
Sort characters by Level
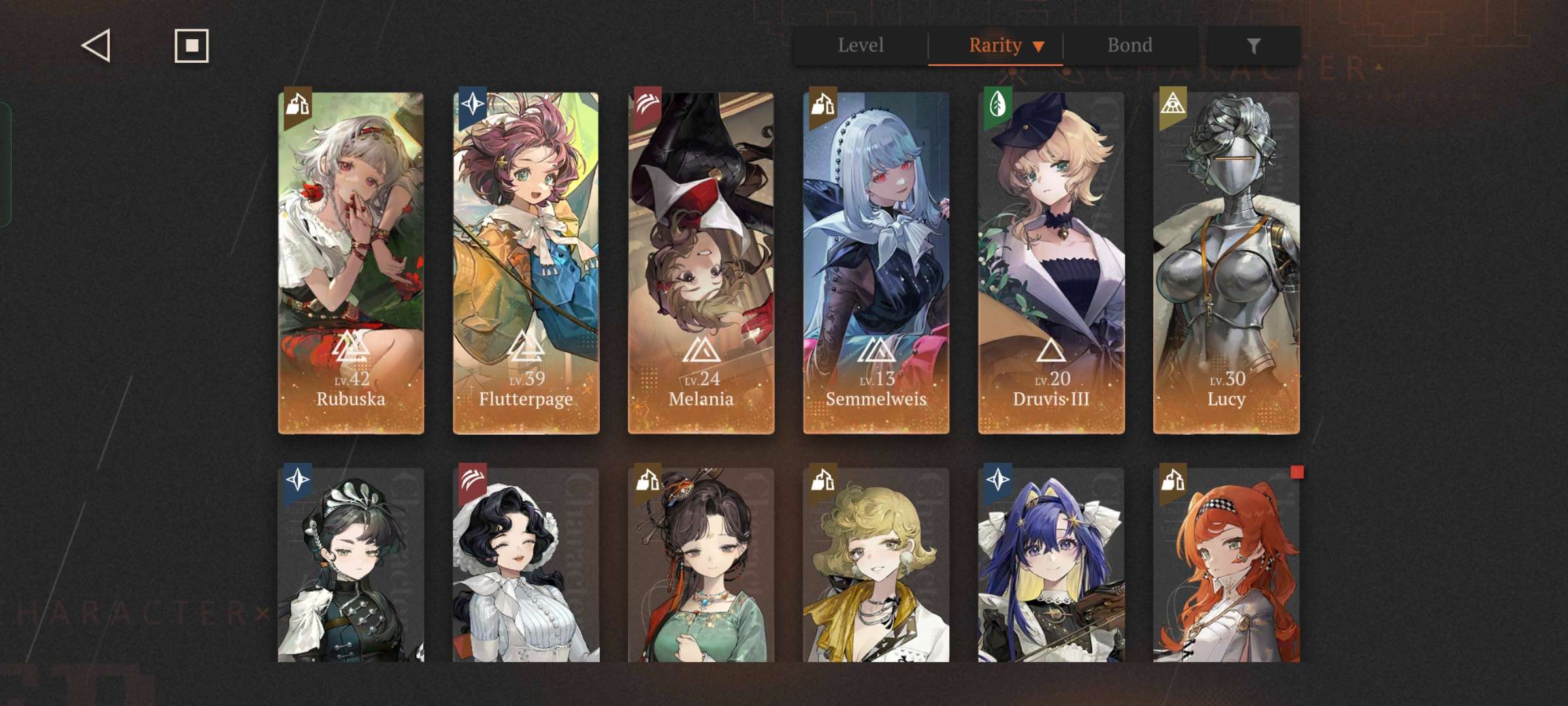click(860, 46)
